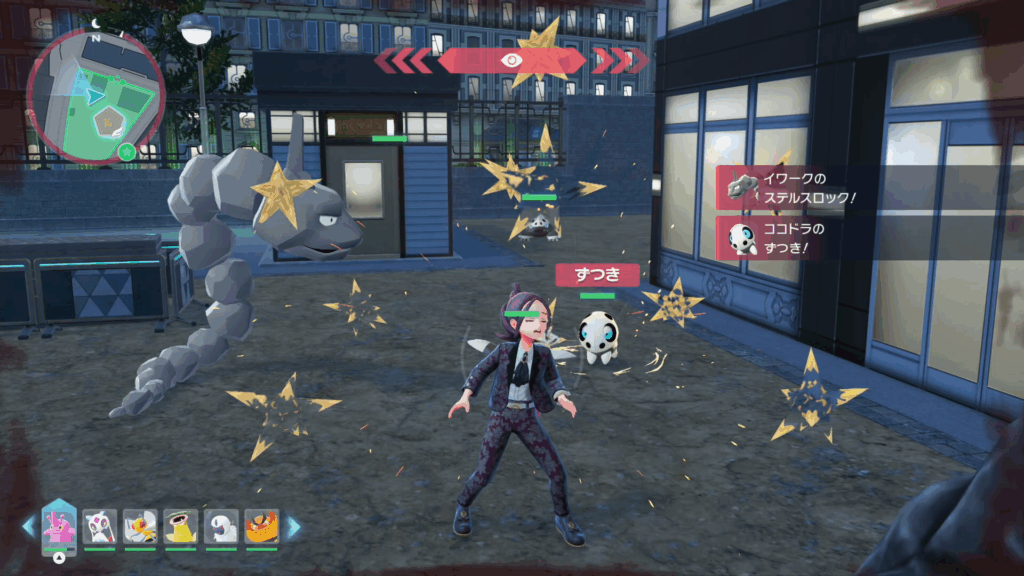Switch to Absol in the party bar
This screenshot has height=576, width=1024.
coord(221,526)
